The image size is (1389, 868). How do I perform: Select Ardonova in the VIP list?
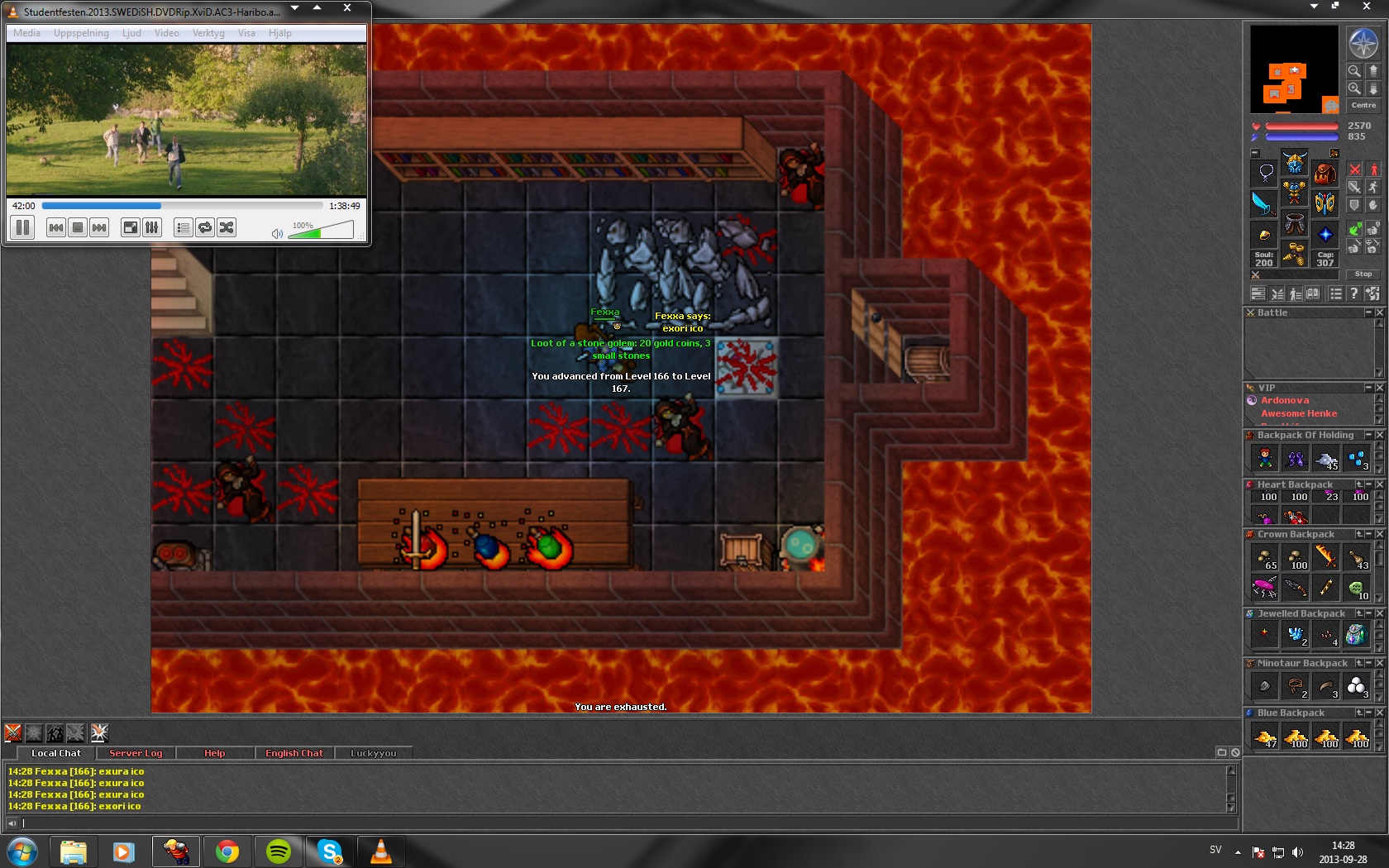tap(1285, 400)
